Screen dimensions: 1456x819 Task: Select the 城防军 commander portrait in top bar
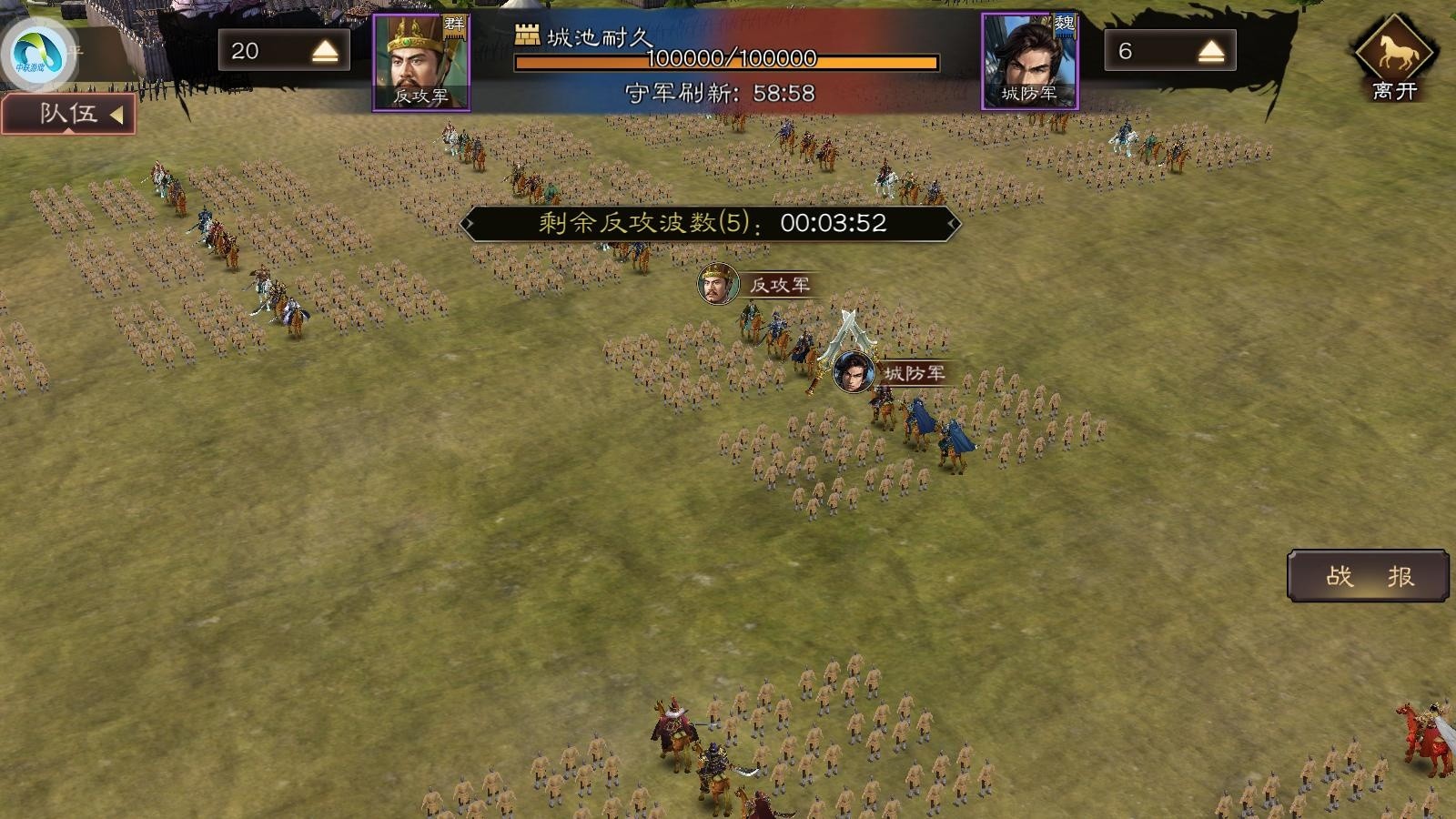[x=1029, y=62]
